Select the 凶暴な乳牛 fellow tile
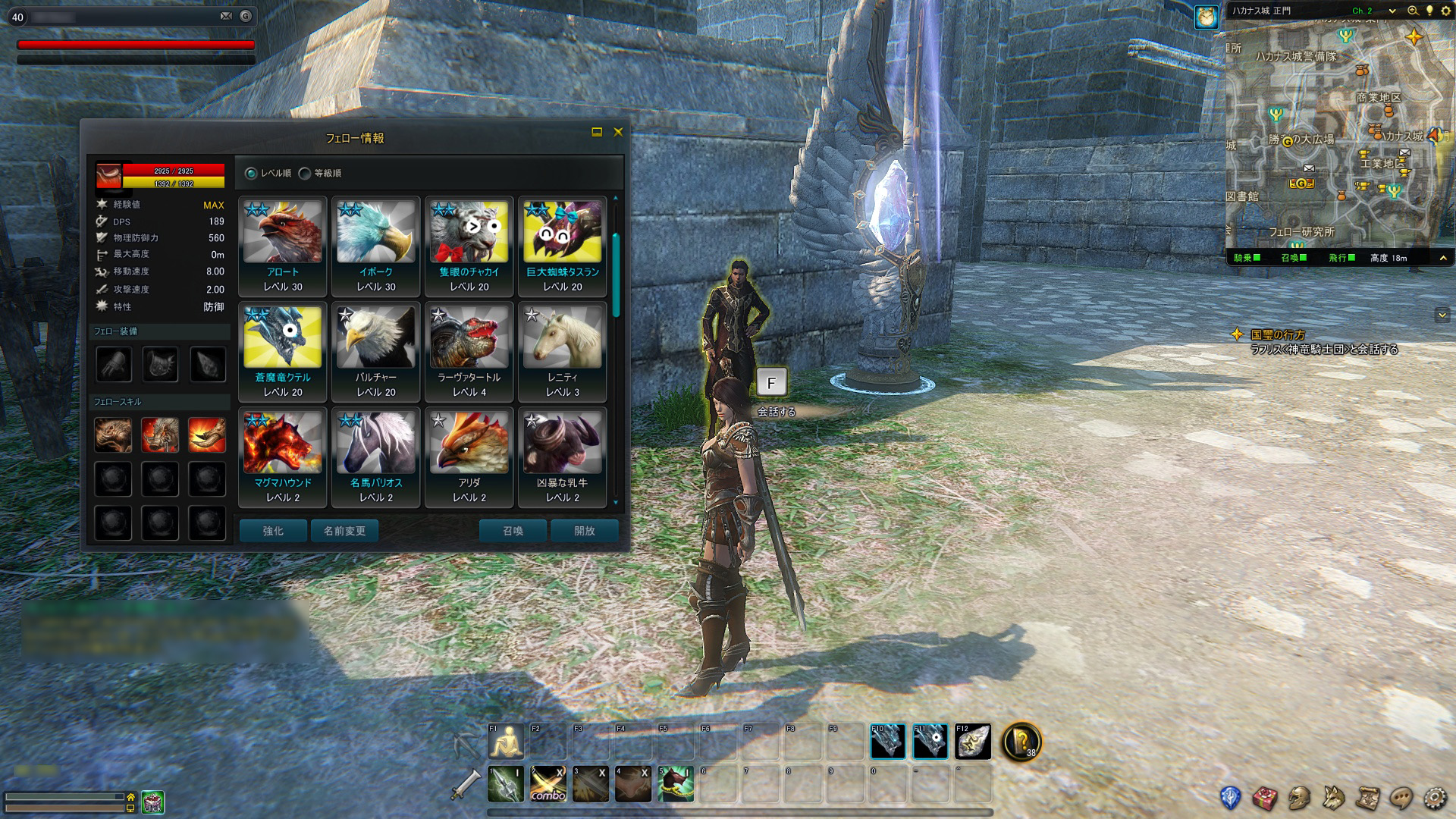This screenshot has width=1456, height=819. 563,457
